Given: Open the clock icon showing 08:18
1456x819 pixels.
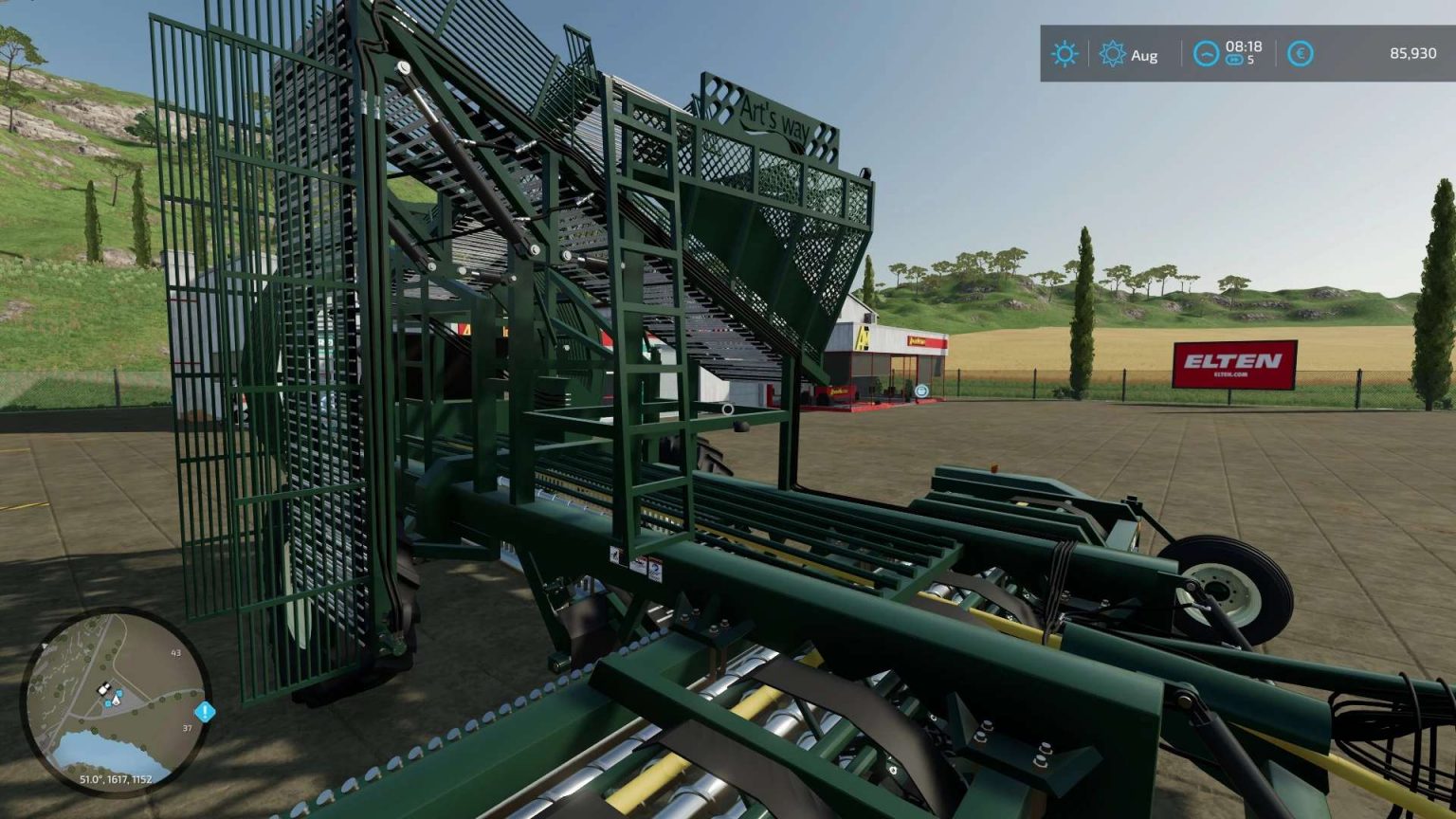Looking at the screenshot, I should pos(1205,54).
